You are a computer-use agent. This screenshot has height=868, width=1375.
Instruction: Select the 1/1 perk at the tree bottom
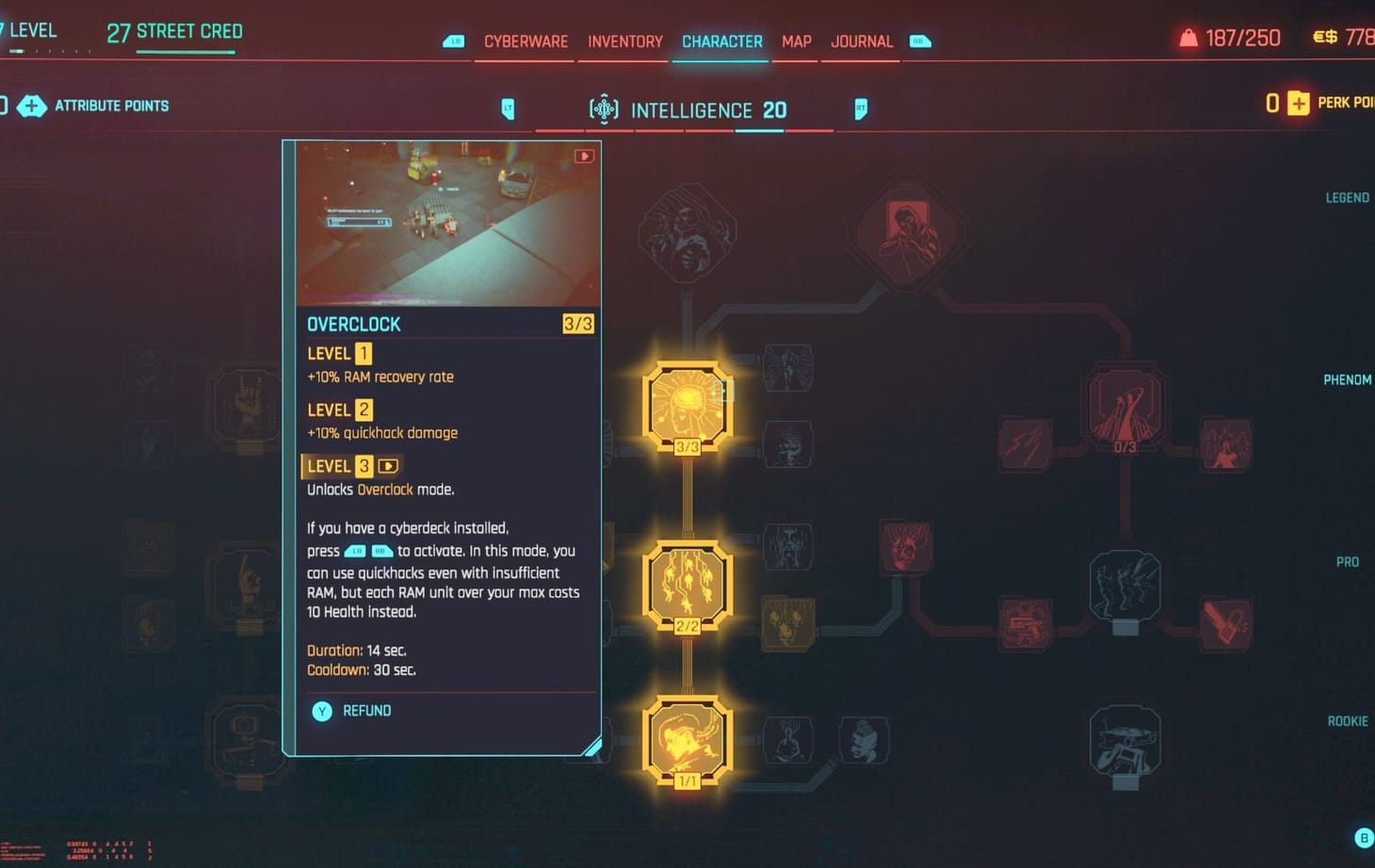(x=687, y=741)
